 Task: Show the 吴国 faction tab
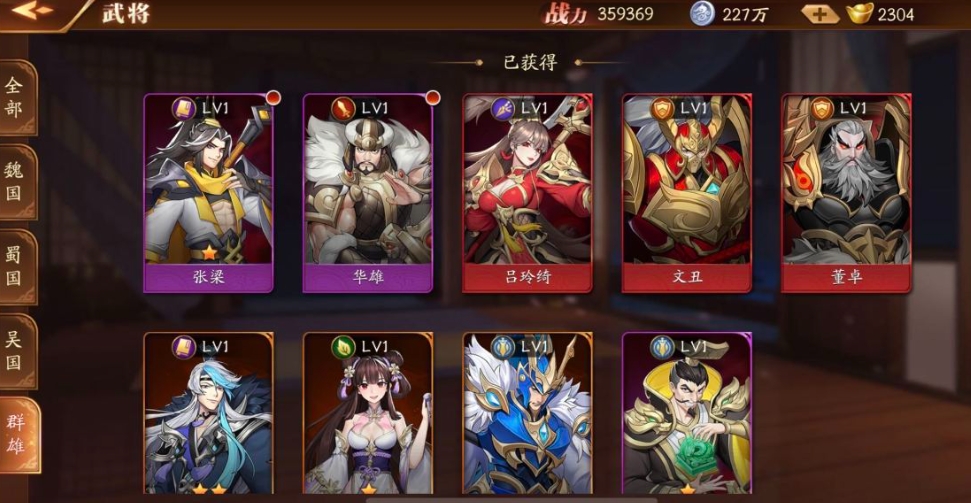tap(17, 350)
